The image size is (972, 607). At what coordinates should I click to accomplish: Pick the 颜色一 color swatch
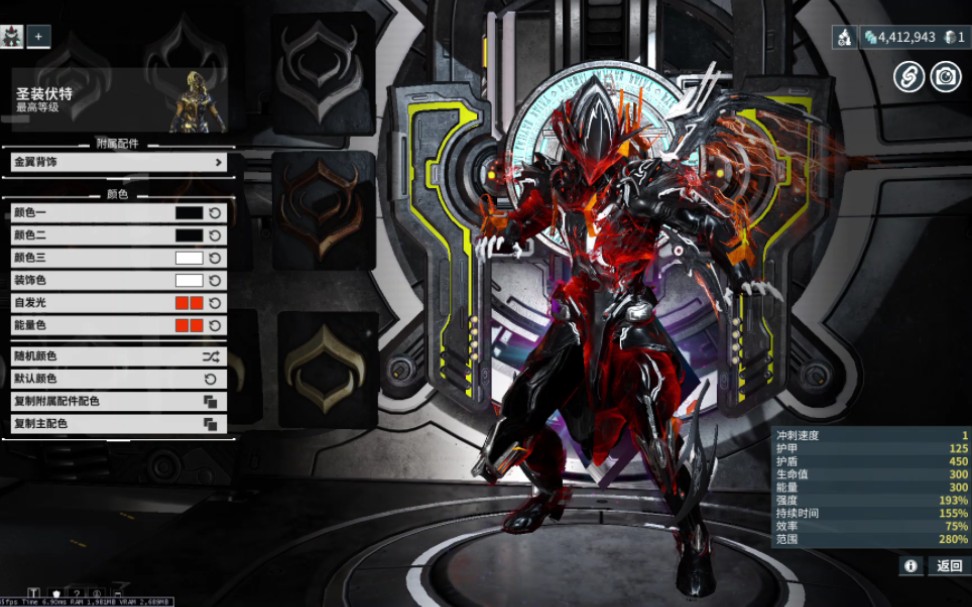coord(189,213)
